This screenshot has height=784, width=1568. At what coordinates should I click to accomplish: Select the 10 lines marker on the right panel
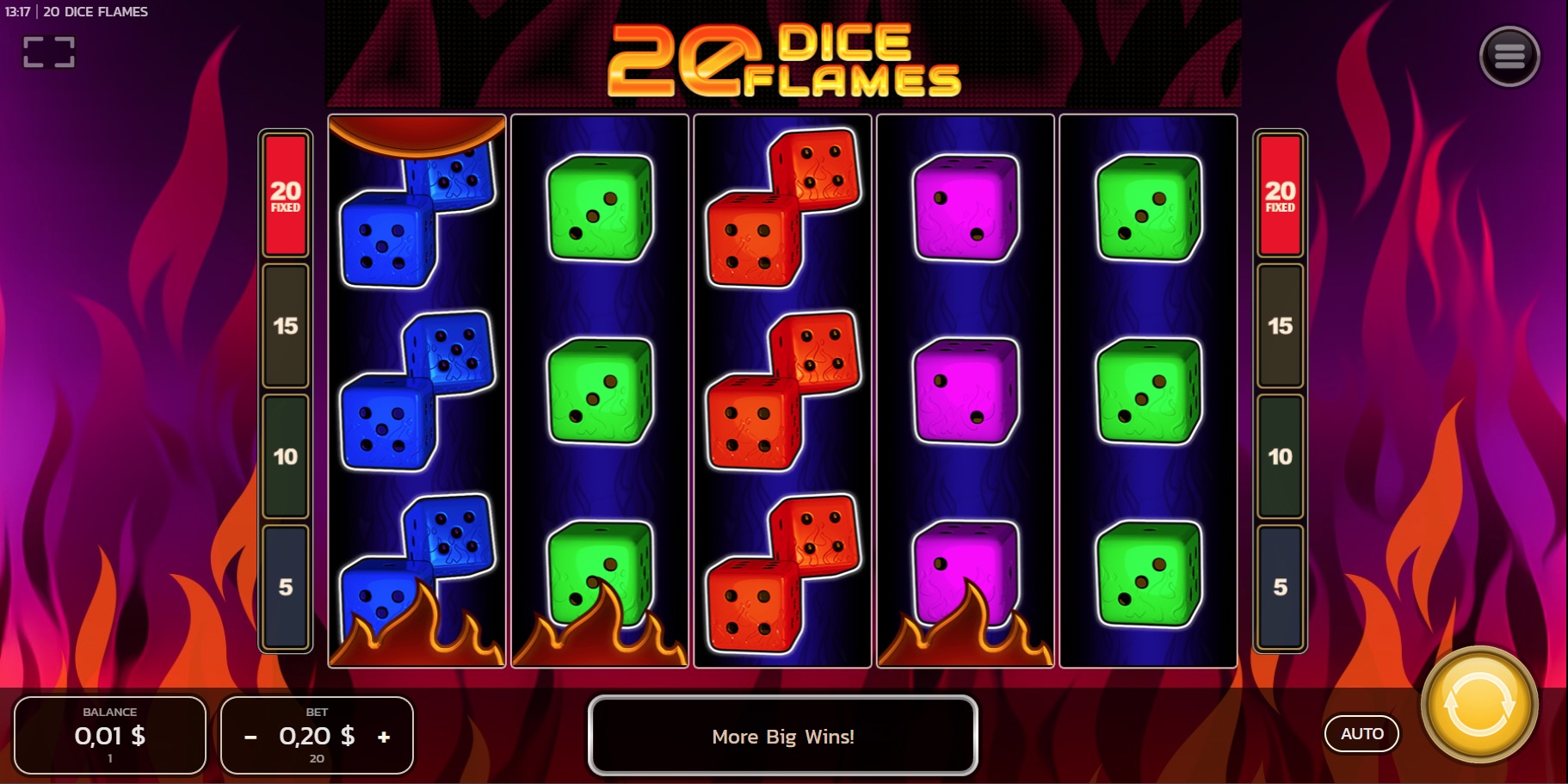click(1281, 456)
